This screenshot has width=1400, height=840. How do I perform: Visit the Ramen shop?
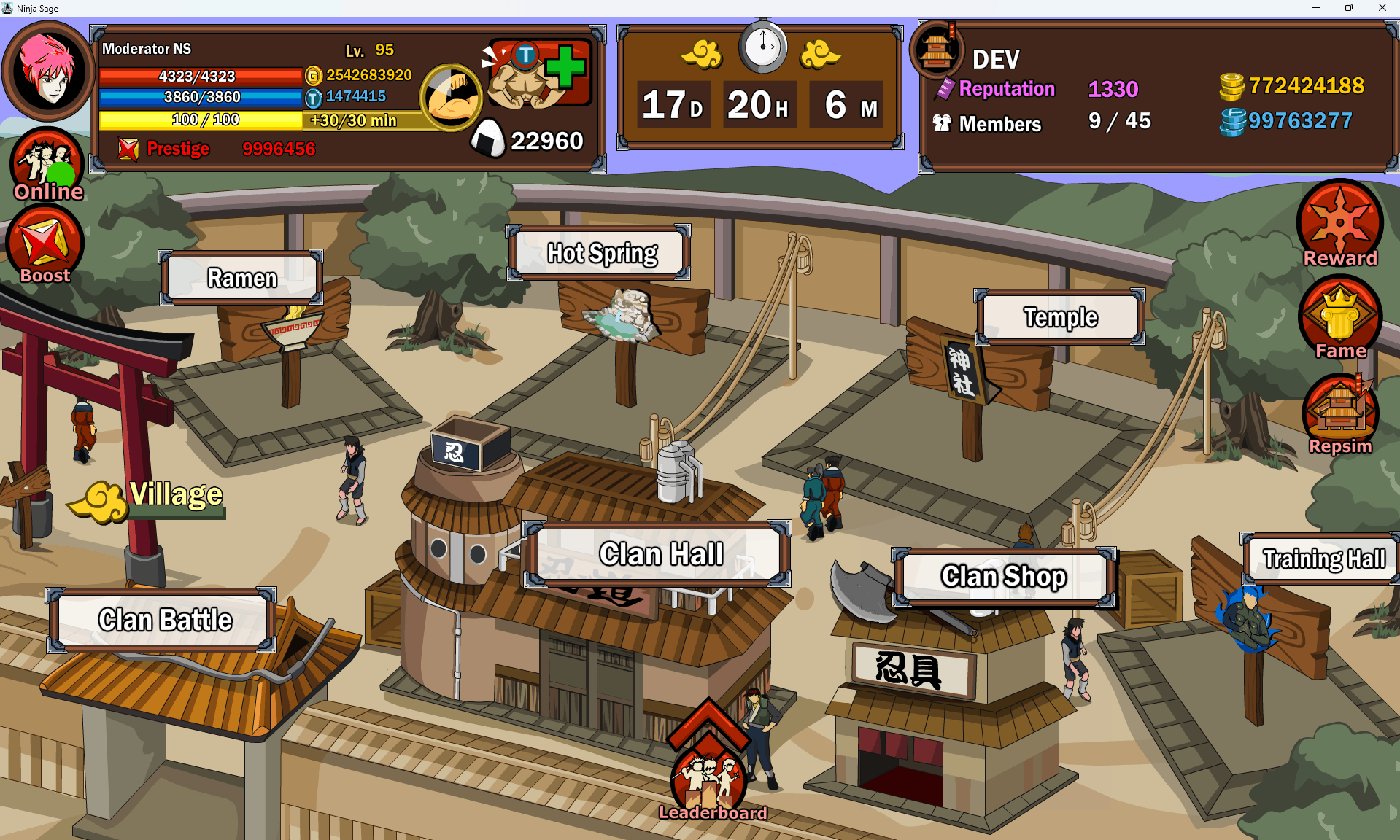[241, 278]
